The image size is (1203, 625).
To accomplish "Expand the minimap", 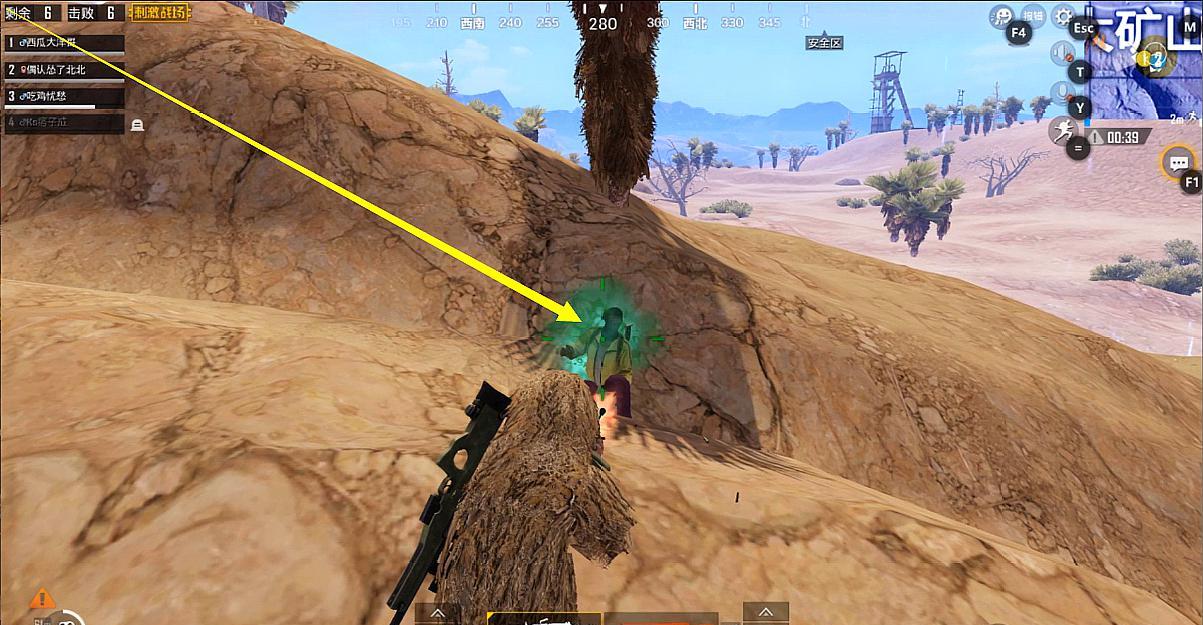I will coord(1145,60).
